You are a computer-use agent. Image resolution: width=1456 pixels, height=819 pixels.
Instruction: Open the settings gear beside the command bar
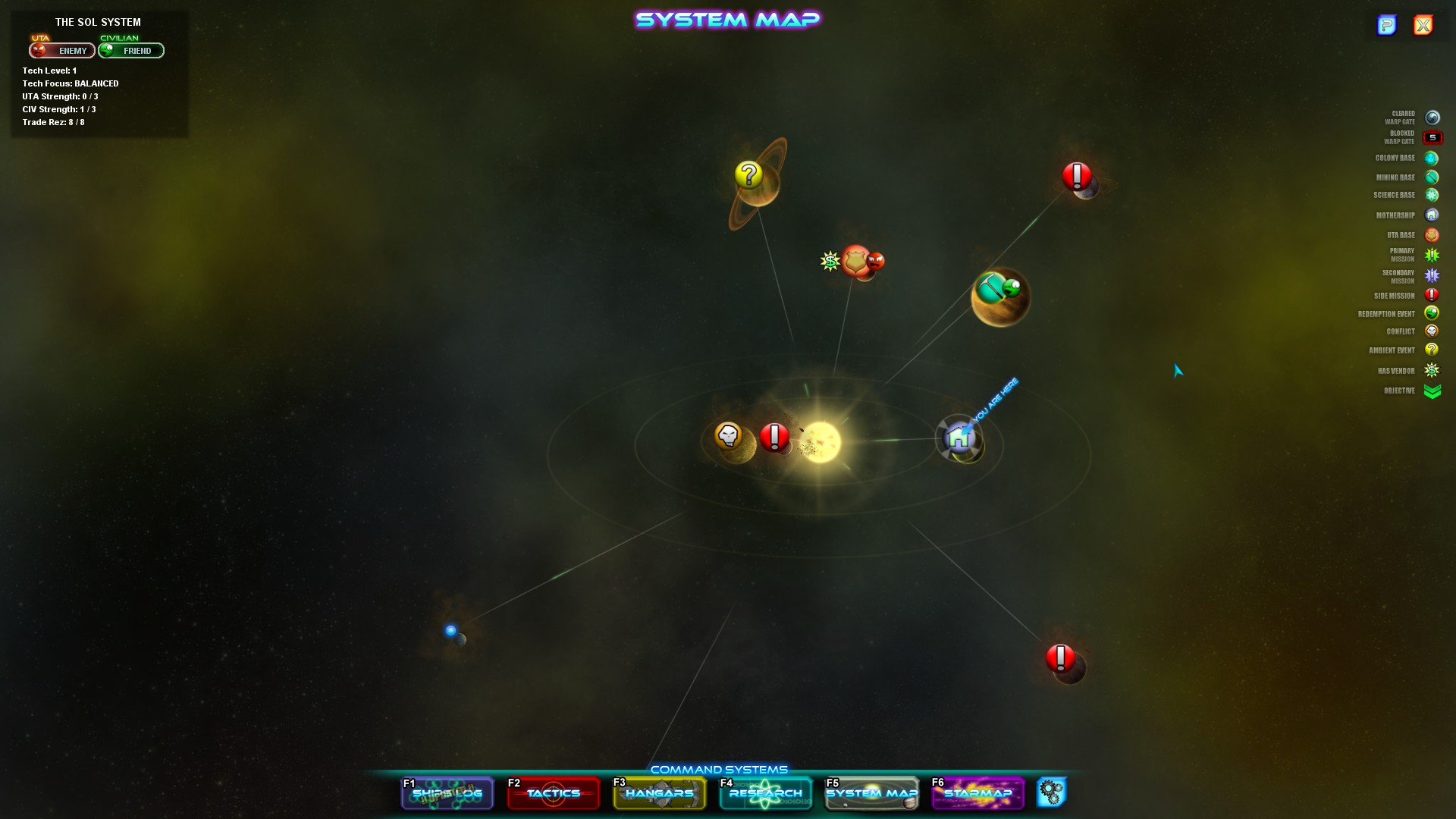1053,793
